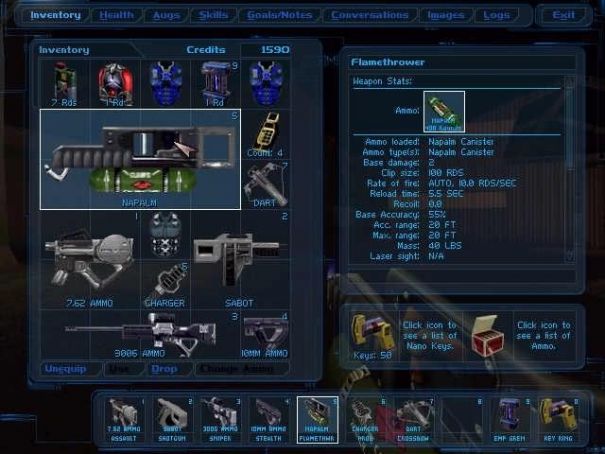Click the Napalm Canister ammo icon
This screenshot has height=454, width=605.
point(443,112)
